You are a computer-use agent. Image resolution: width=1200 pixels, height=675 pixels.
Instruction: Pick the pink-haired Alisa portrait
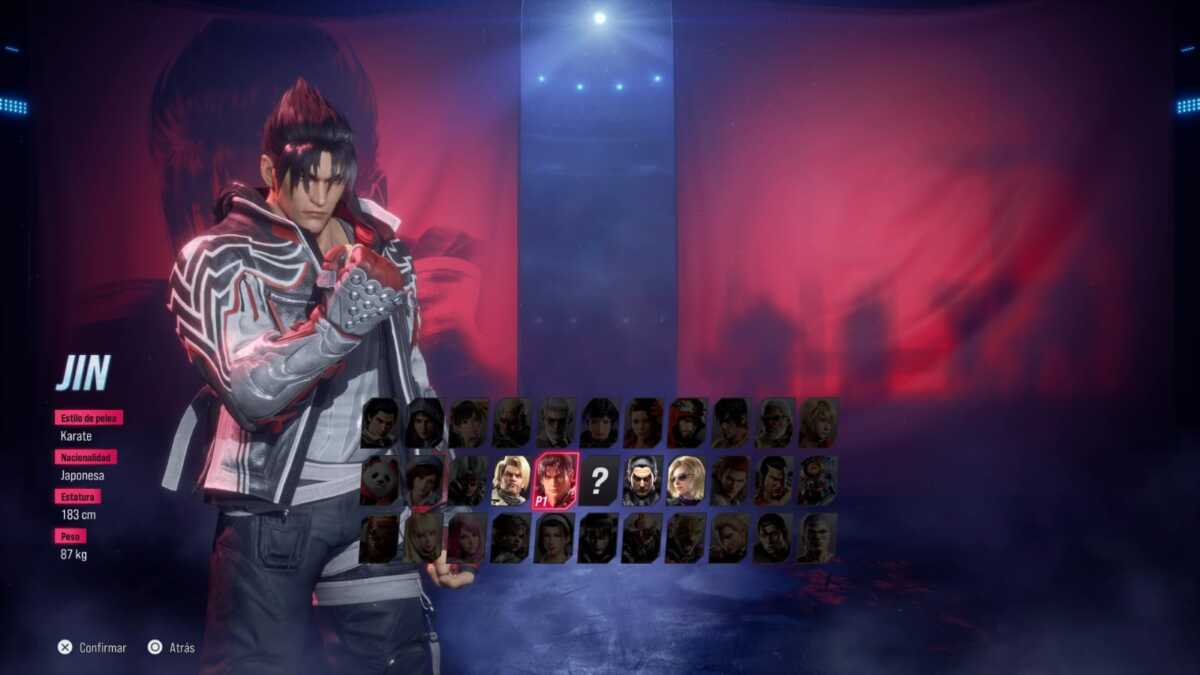467,538
